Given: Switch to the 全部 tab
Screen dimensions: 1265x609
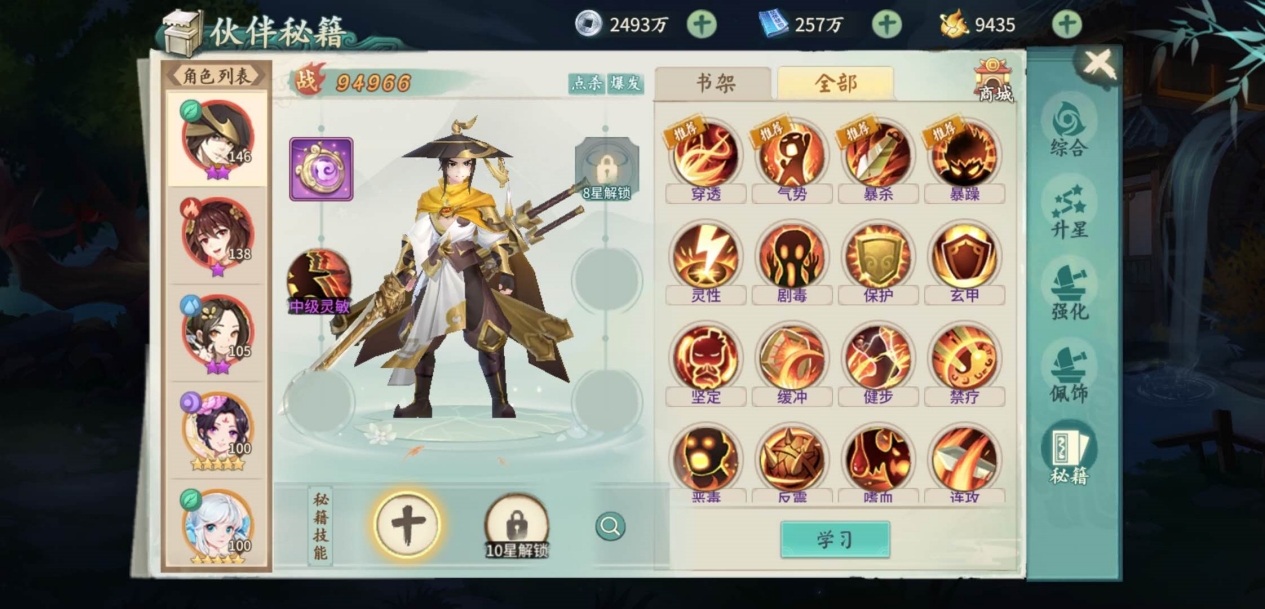Looking at the screenshot, I should point(835,84).
